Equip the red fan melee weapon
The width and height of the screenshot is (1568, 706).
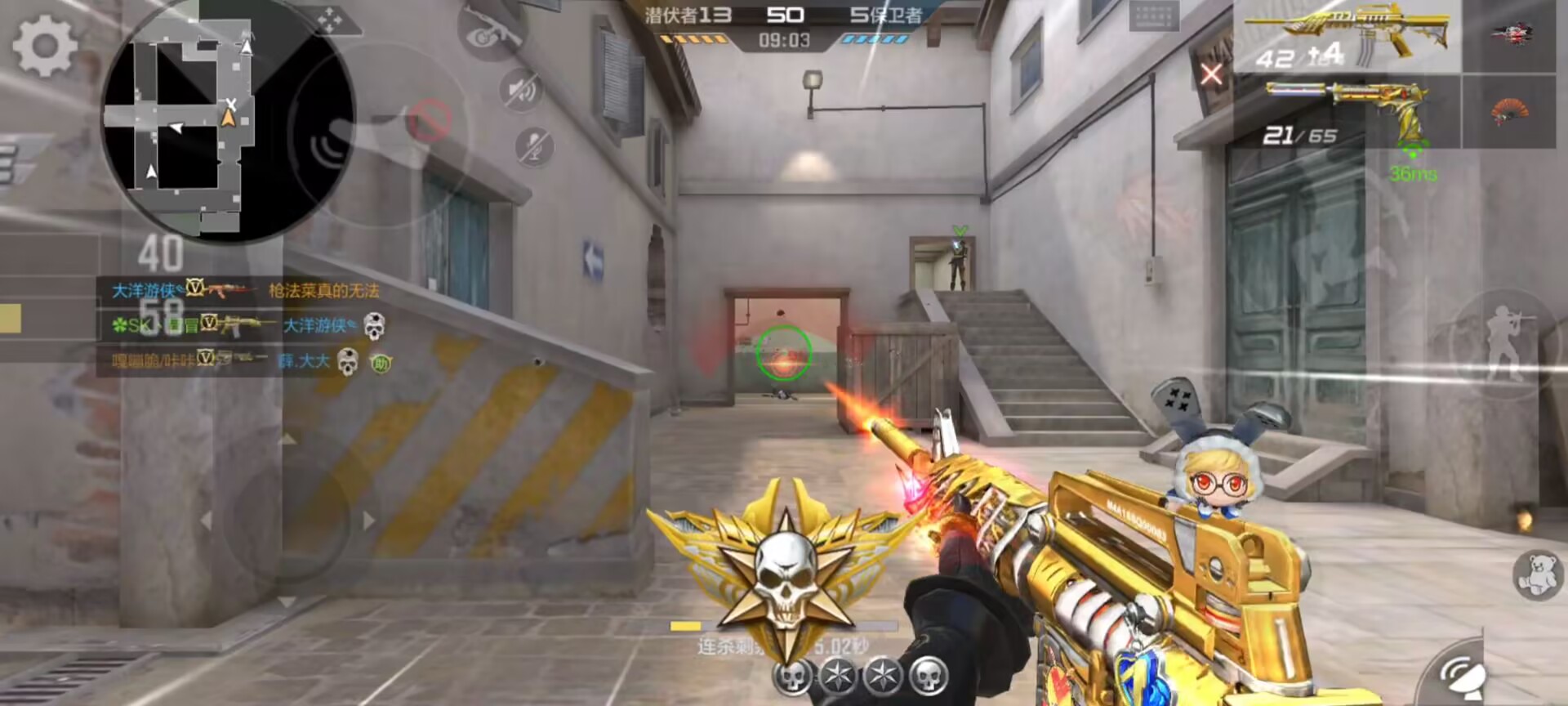click(1509, 110)
